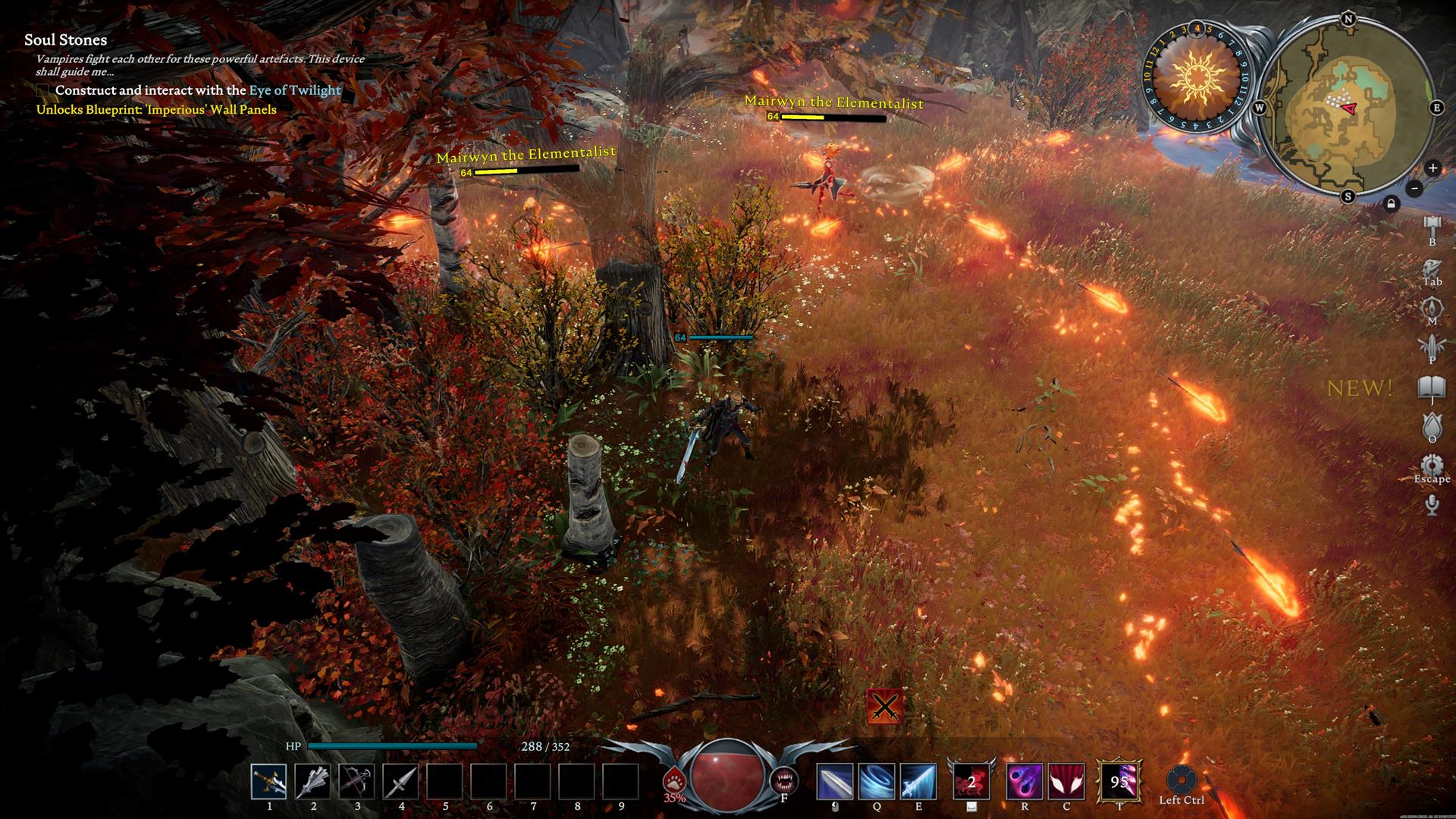Equip the crossbow in hotbar slot 3
This screenshot has height=819, width=1456.
pyautogui.click(x=356, y=782)
